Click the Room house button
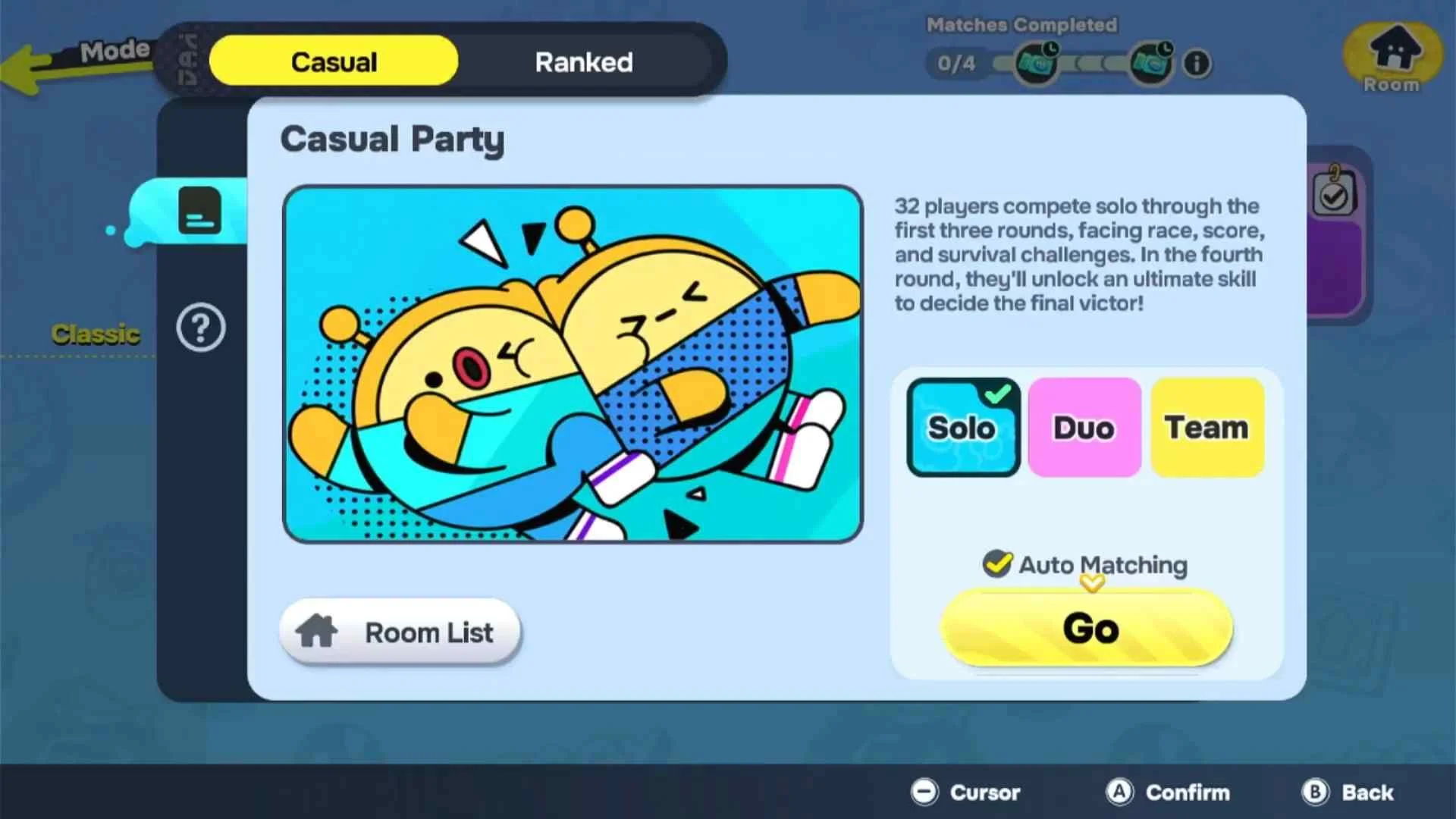The height and width of the screenshot is (819, 1456). coord(1392,56)
